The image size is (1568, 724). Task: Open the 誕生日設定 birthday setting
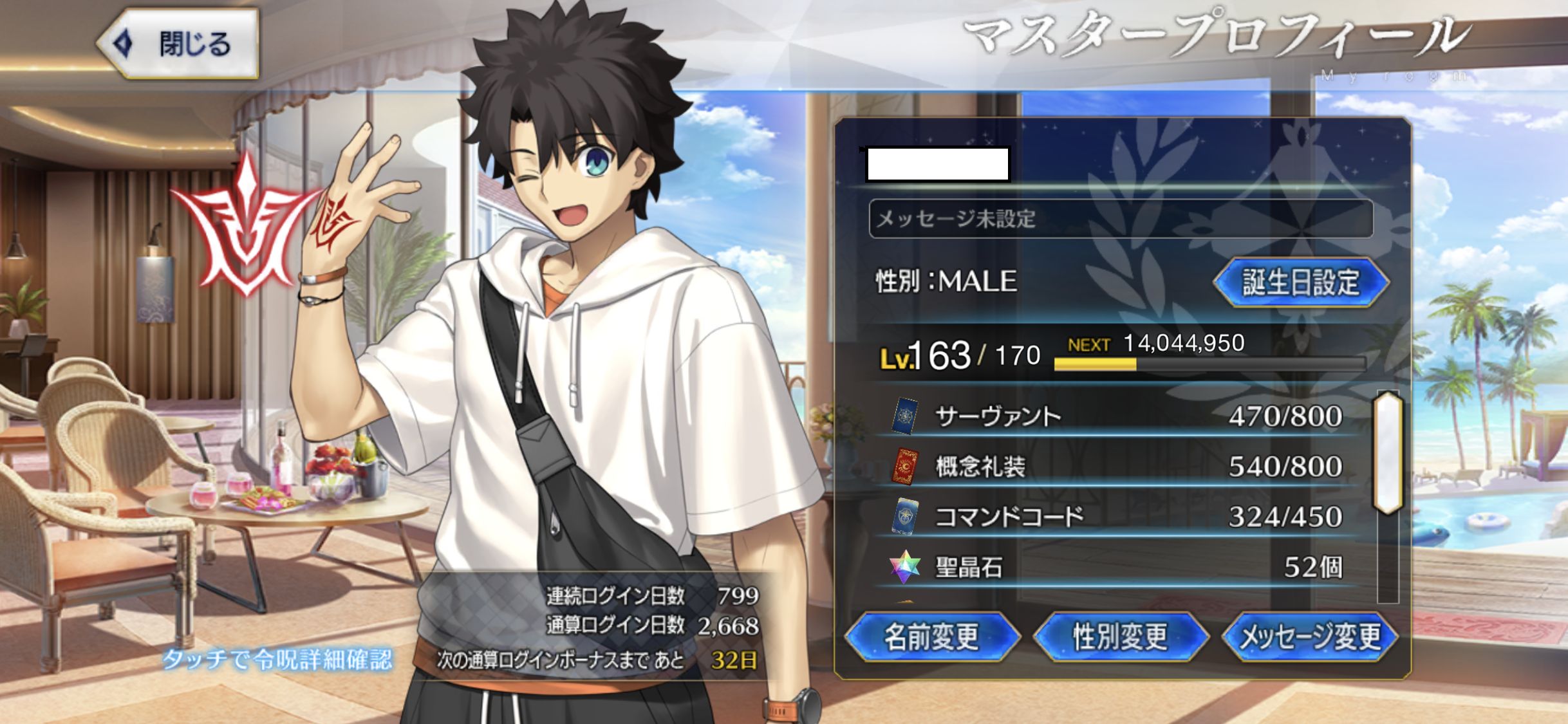point(1300,282)
